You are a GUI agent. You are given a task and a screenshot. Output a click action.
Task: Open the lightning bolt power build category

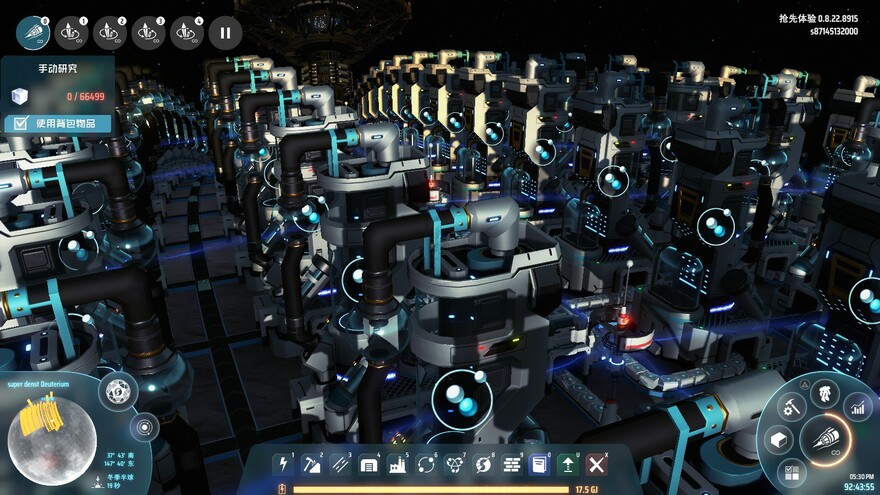pyautogui.click(x=282, y=464)
